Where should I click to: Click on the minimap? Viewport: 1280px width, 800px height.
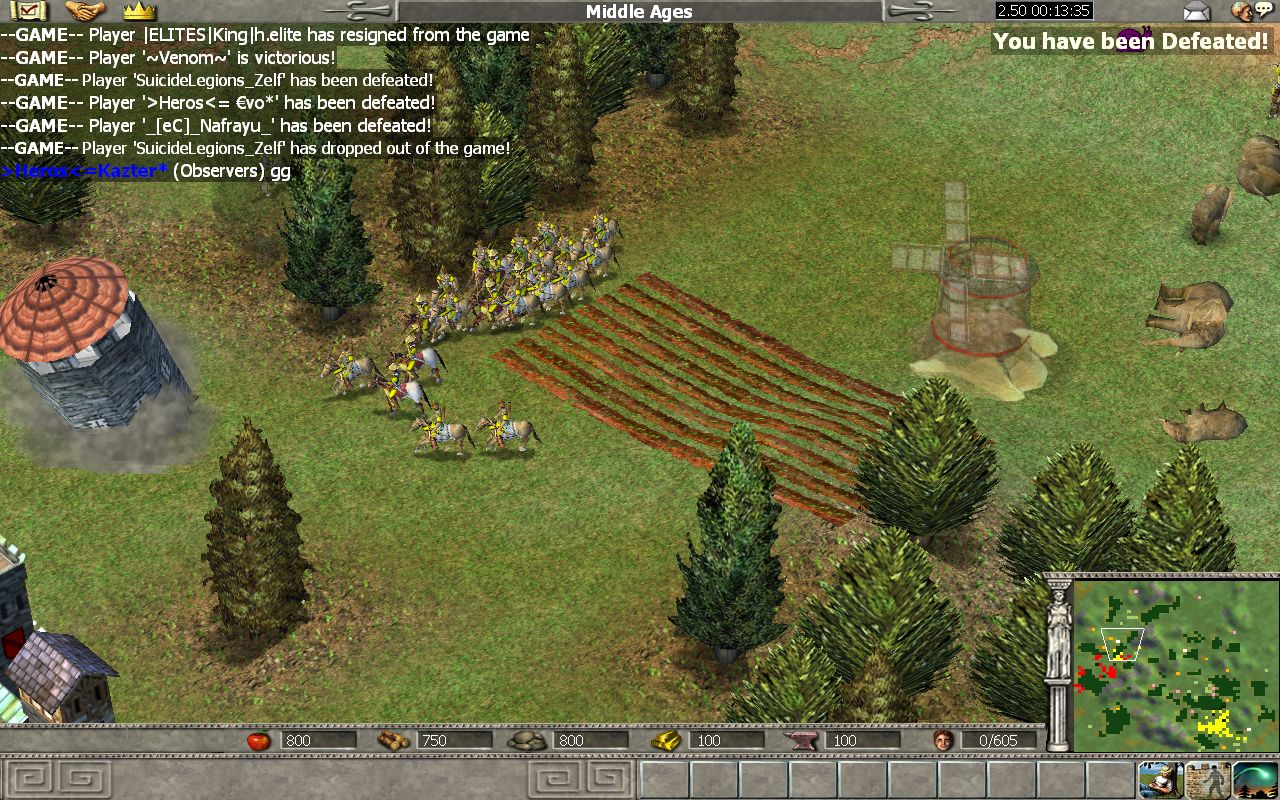click(1176, 666)
